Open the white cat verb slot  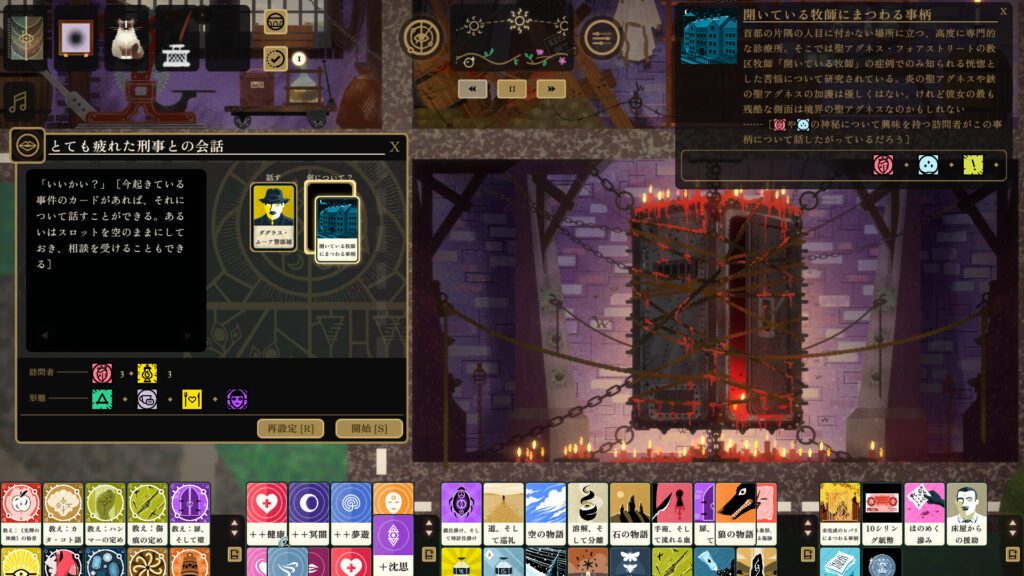point(127,38)
